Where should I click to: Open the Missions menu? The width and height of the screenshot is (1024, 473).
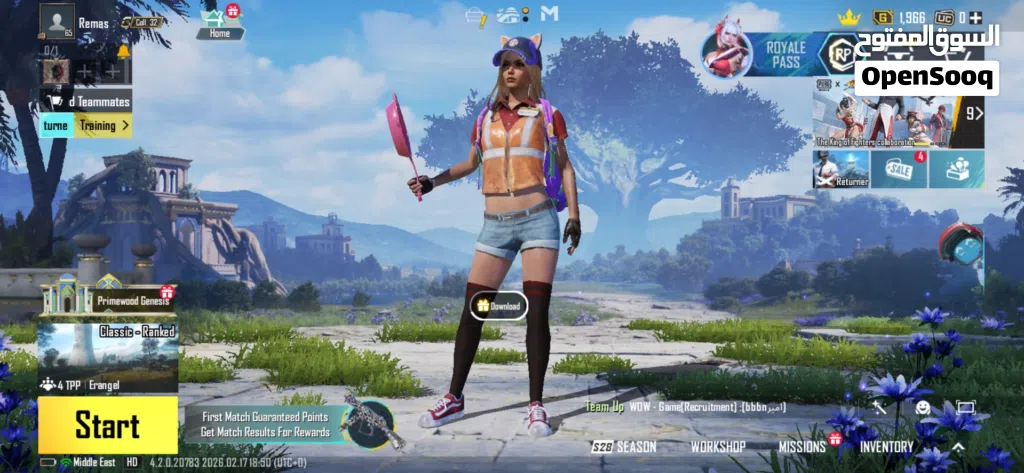coord(803,446)
